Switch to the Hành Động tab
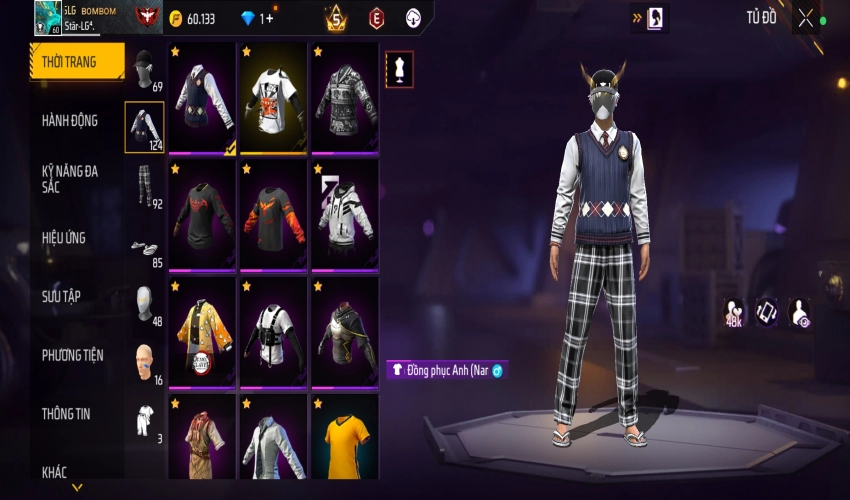Viewport: 850px width, 500px height. click(72, 121)
